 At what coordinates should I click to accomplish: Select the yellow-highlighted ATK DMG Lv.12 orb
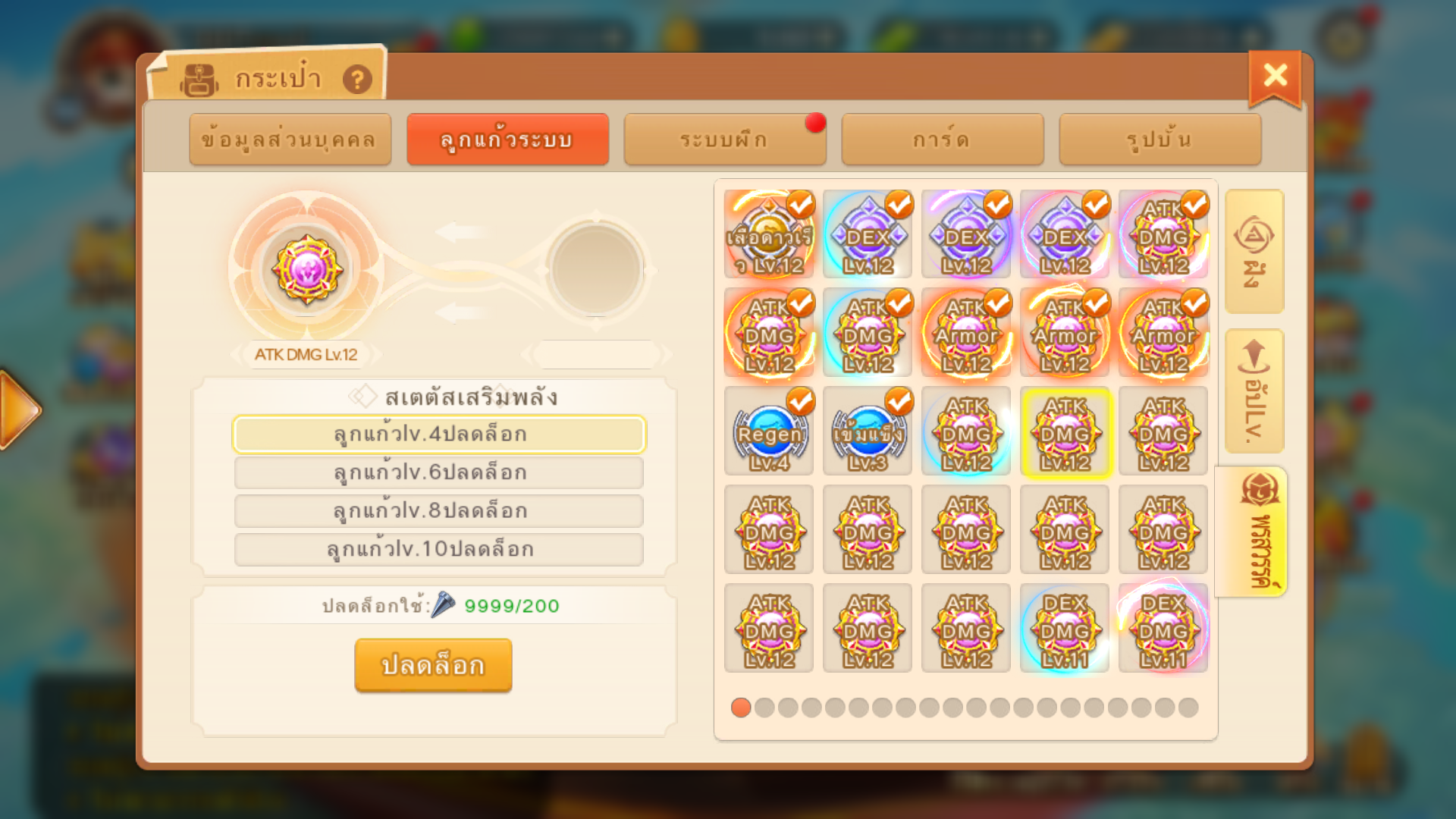click(x=1065, y=432)
